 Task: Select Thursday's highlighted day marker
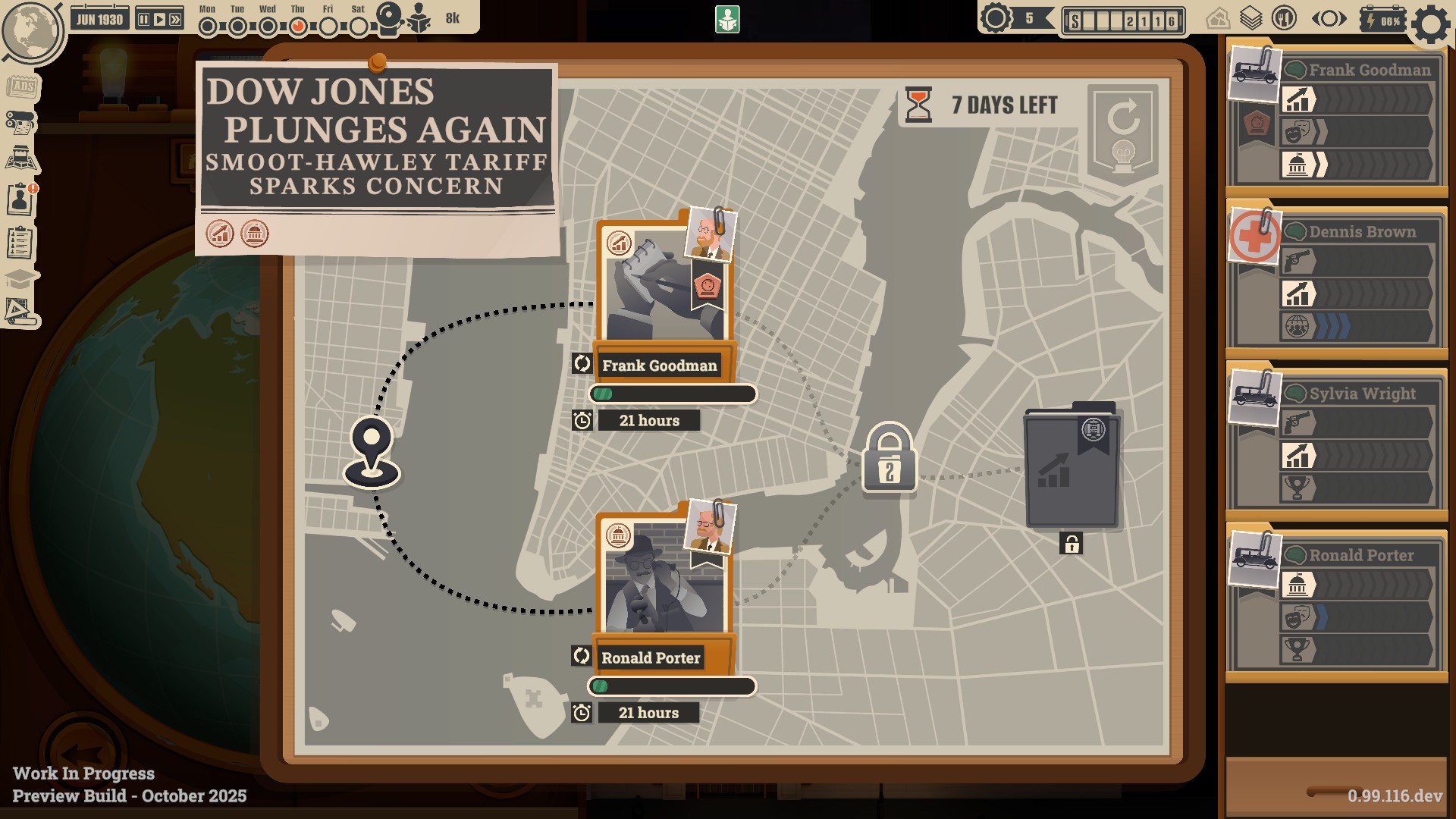[x=297, y=24]
